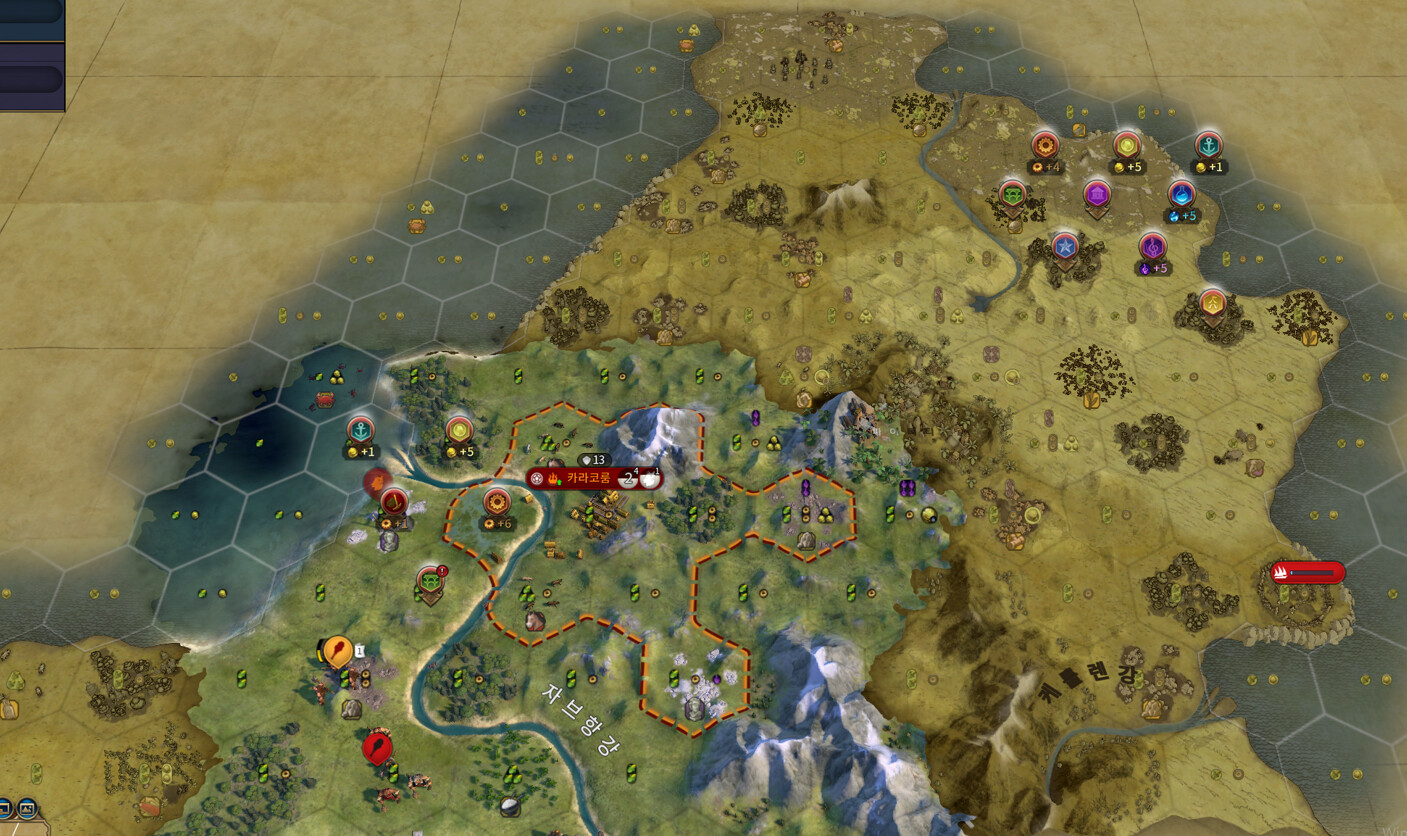Click the red club unit flag
Viewport: 1407px width, 836px height.
point(377,746)
